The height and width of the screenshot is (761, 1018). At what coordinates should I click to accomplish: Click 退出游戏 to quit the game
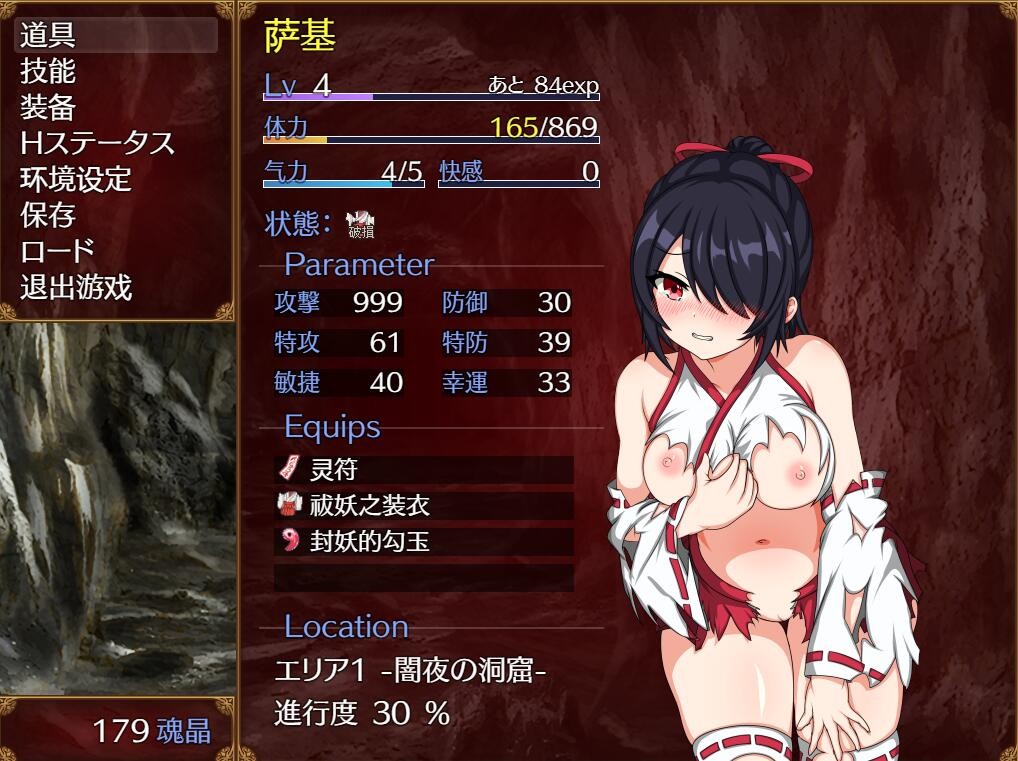click(x=76, y=288)
